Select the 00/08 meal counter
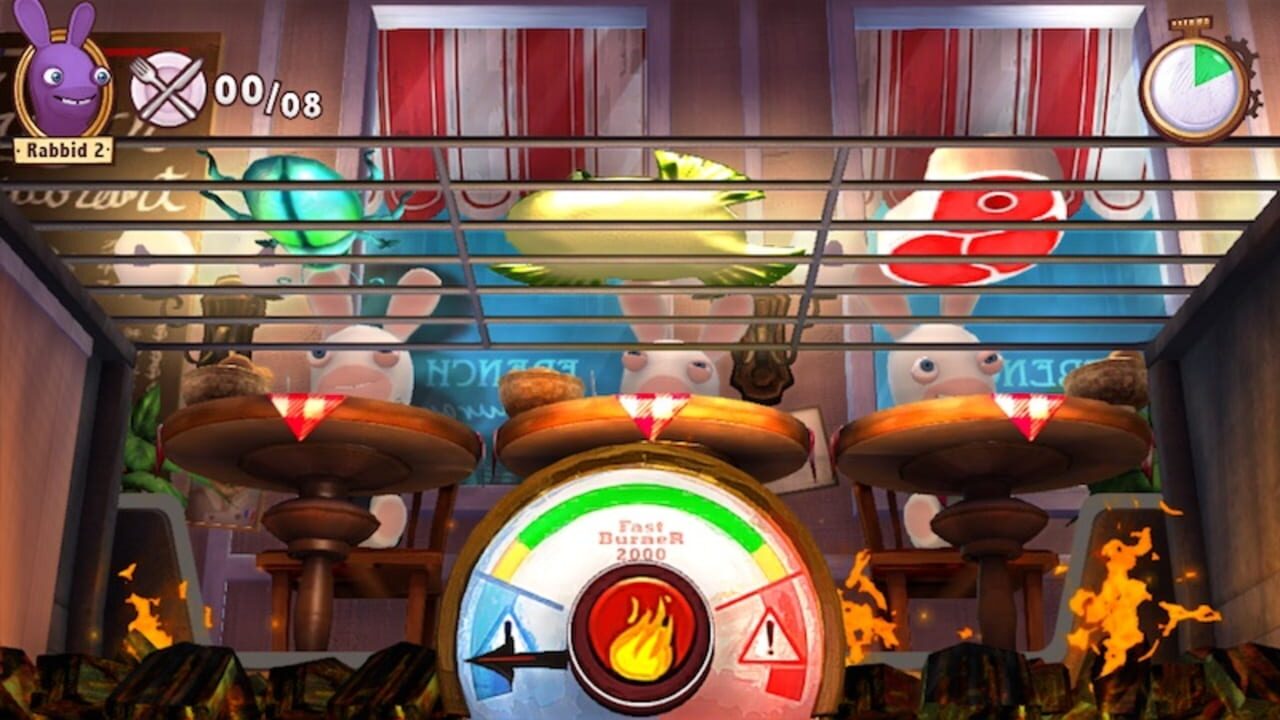 pos(268,90)
